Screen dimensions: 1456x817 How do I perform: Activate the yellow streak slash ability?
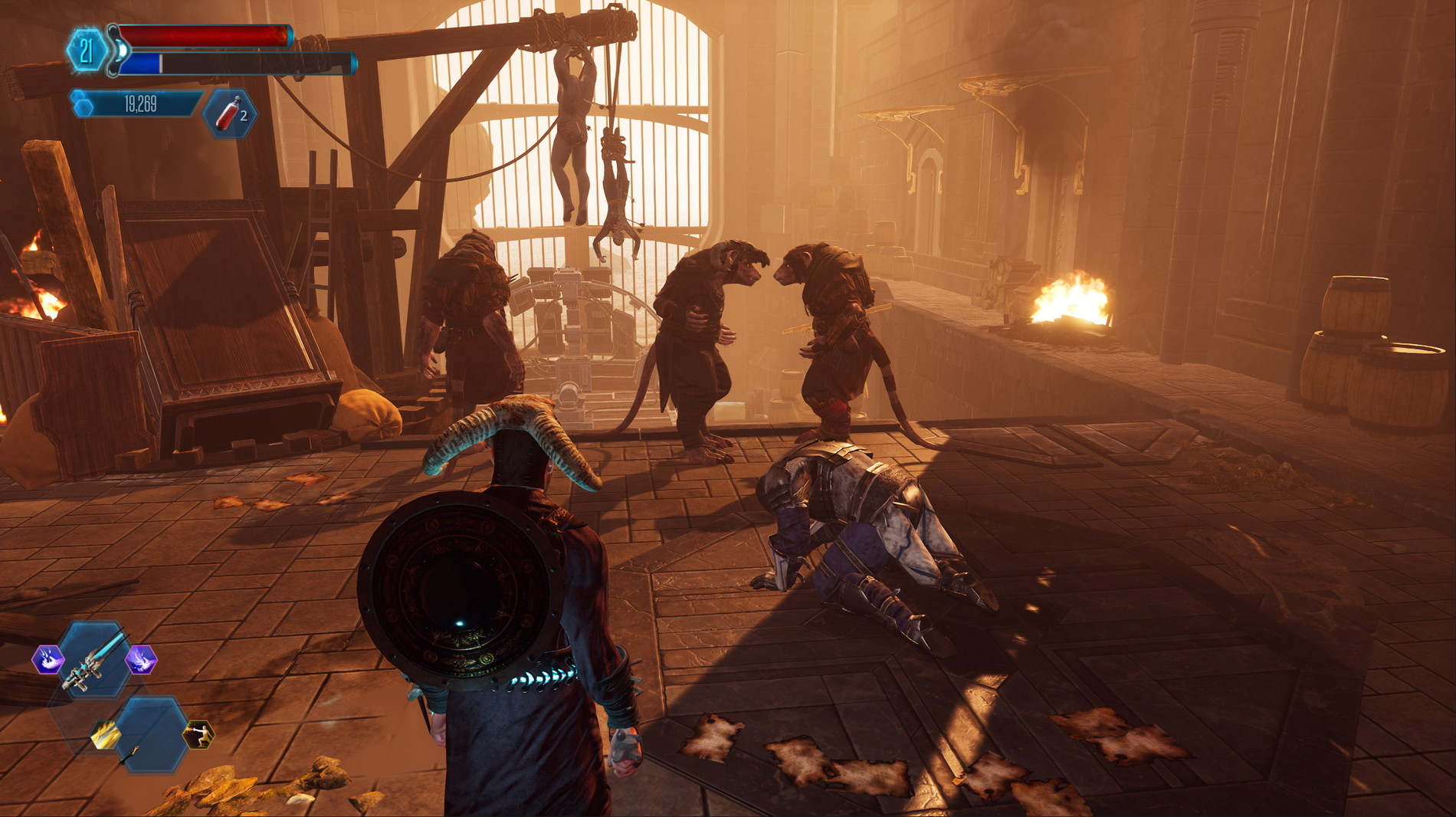tap(105, 735)
